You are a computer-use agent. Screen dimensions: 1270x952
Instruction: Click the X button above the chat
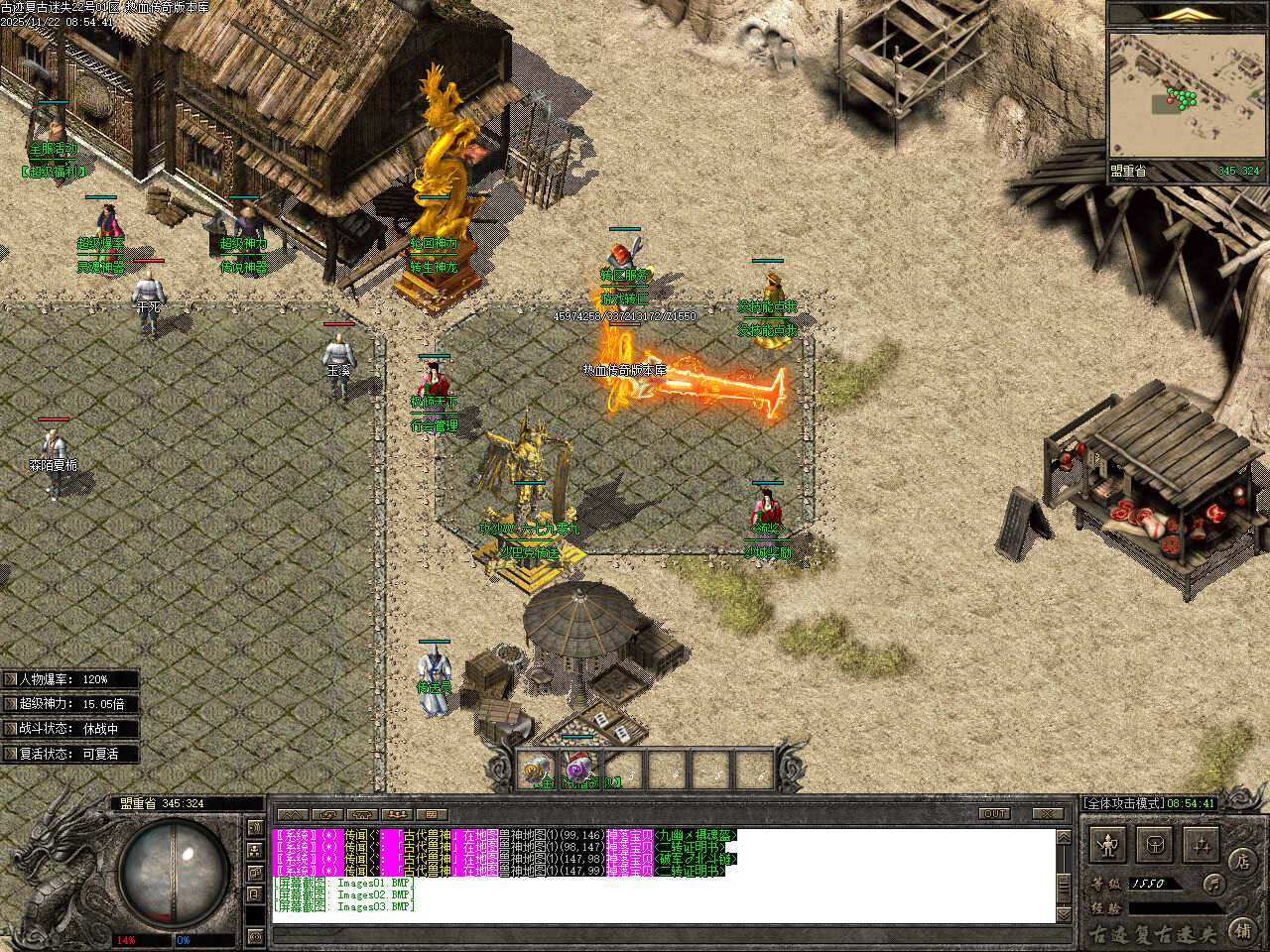click(1048, 813)
